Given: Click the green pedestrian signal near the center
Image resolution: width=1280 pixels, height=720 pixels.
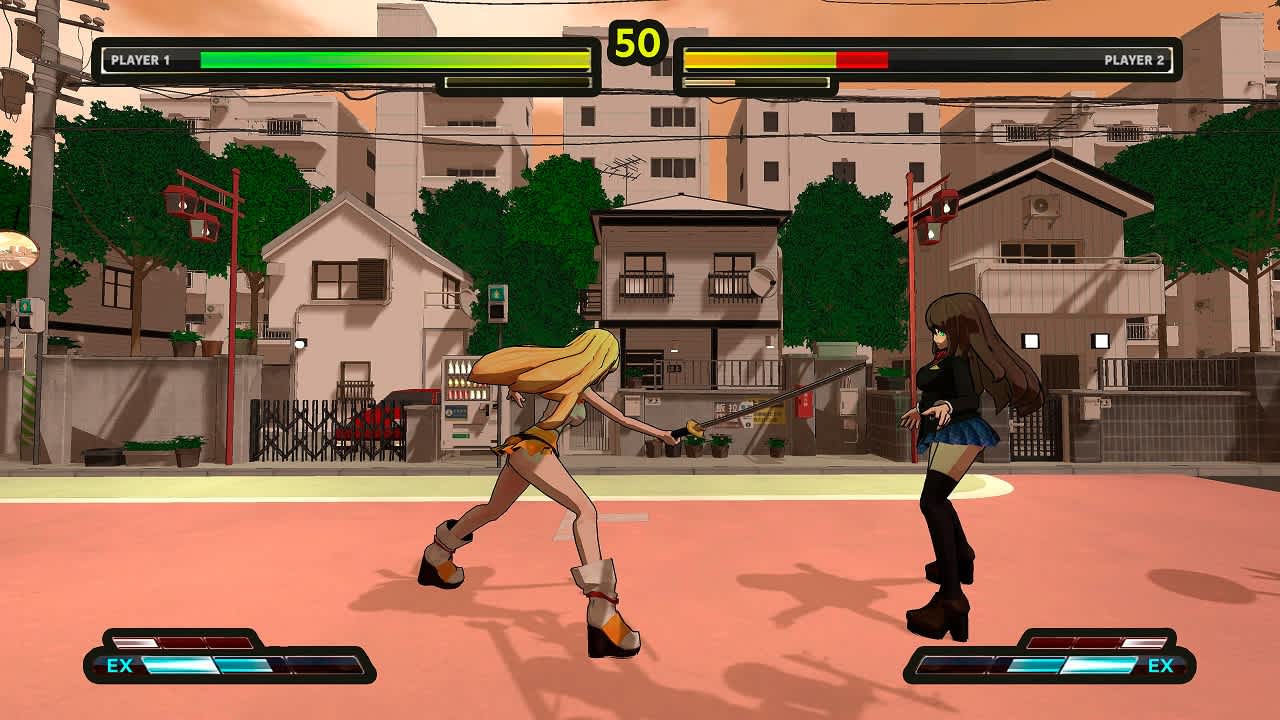Looking at the screenshot, I should pyautogui.click(x=495, y=292).
